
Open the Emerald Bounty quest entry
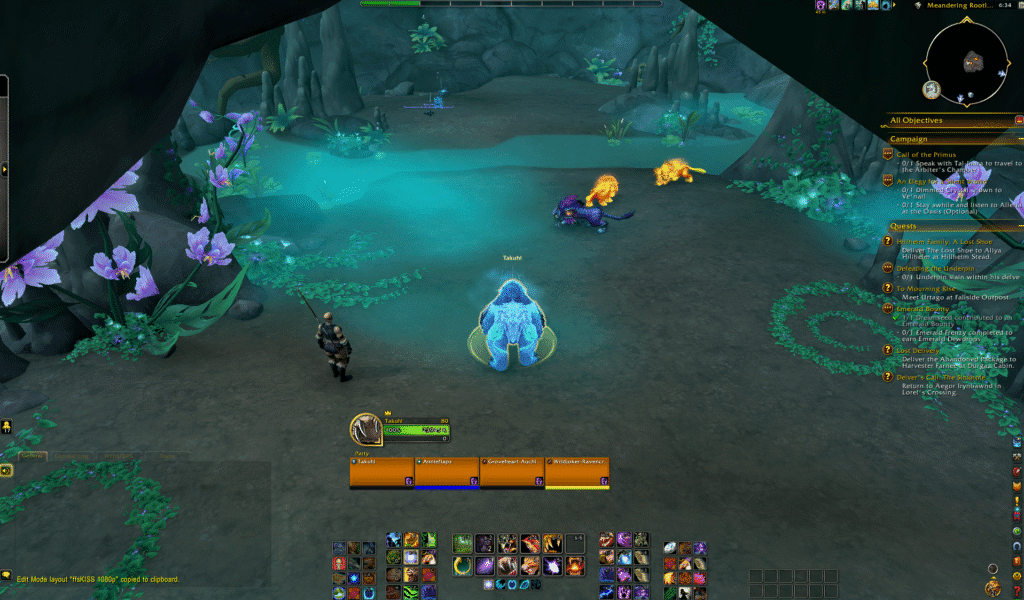927,309
